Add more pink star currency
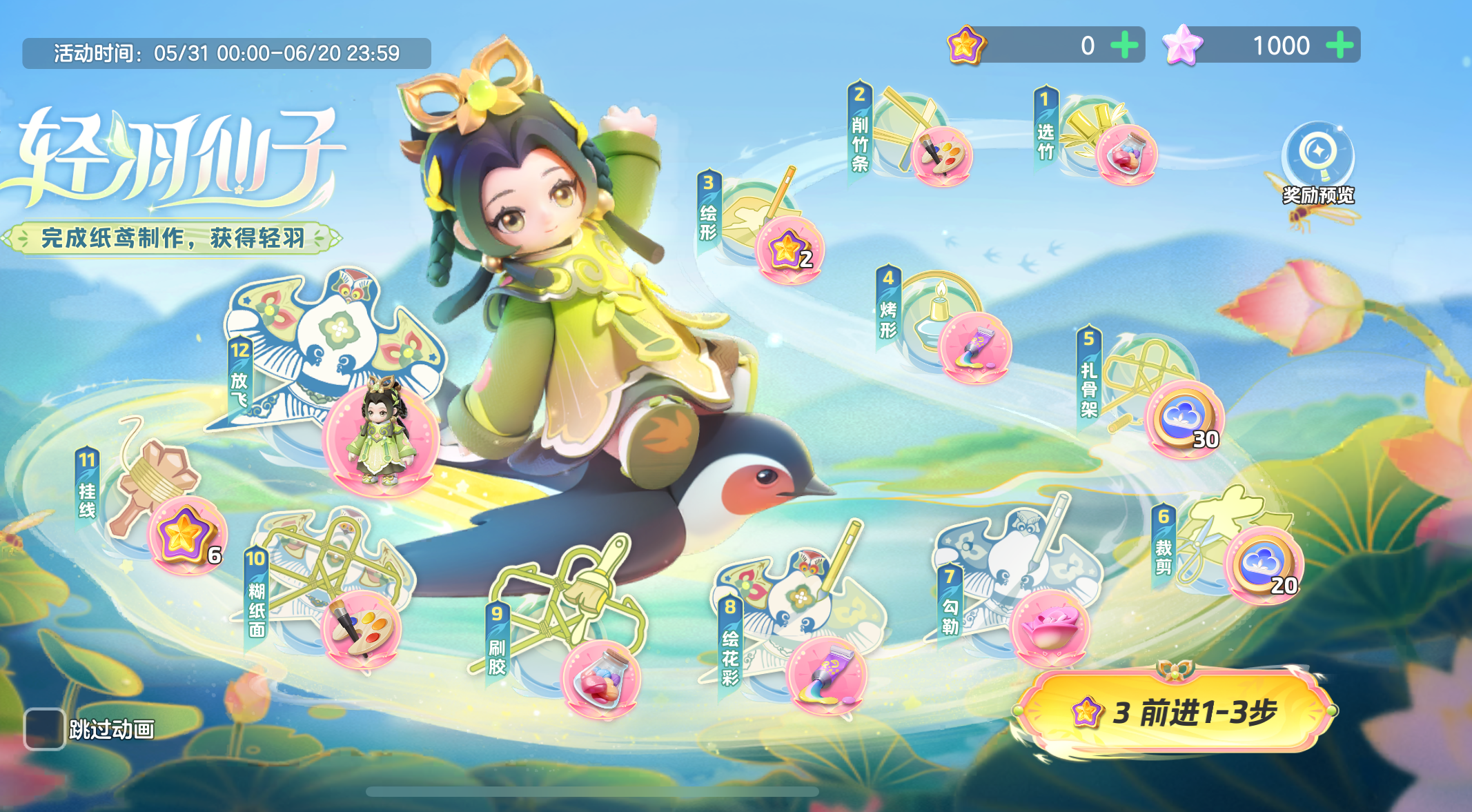 (x=1339, y=46)
